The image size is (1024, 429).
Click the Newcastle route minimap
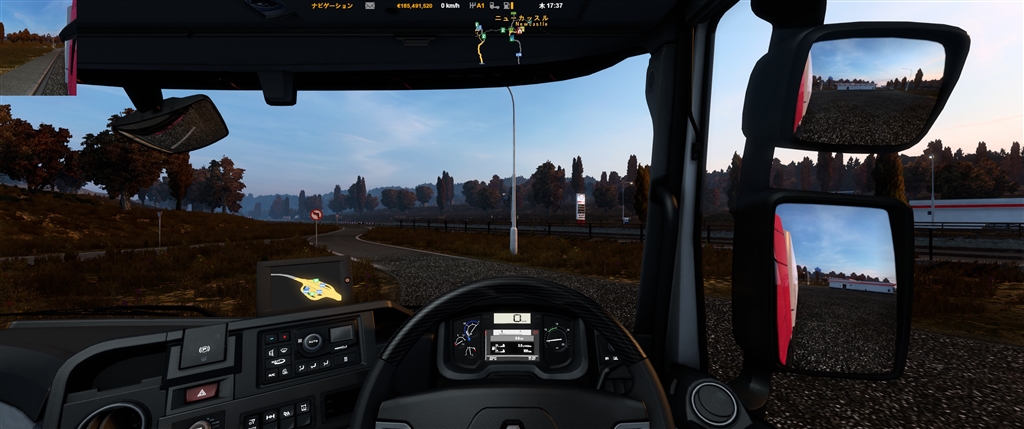tap(501, 40)
